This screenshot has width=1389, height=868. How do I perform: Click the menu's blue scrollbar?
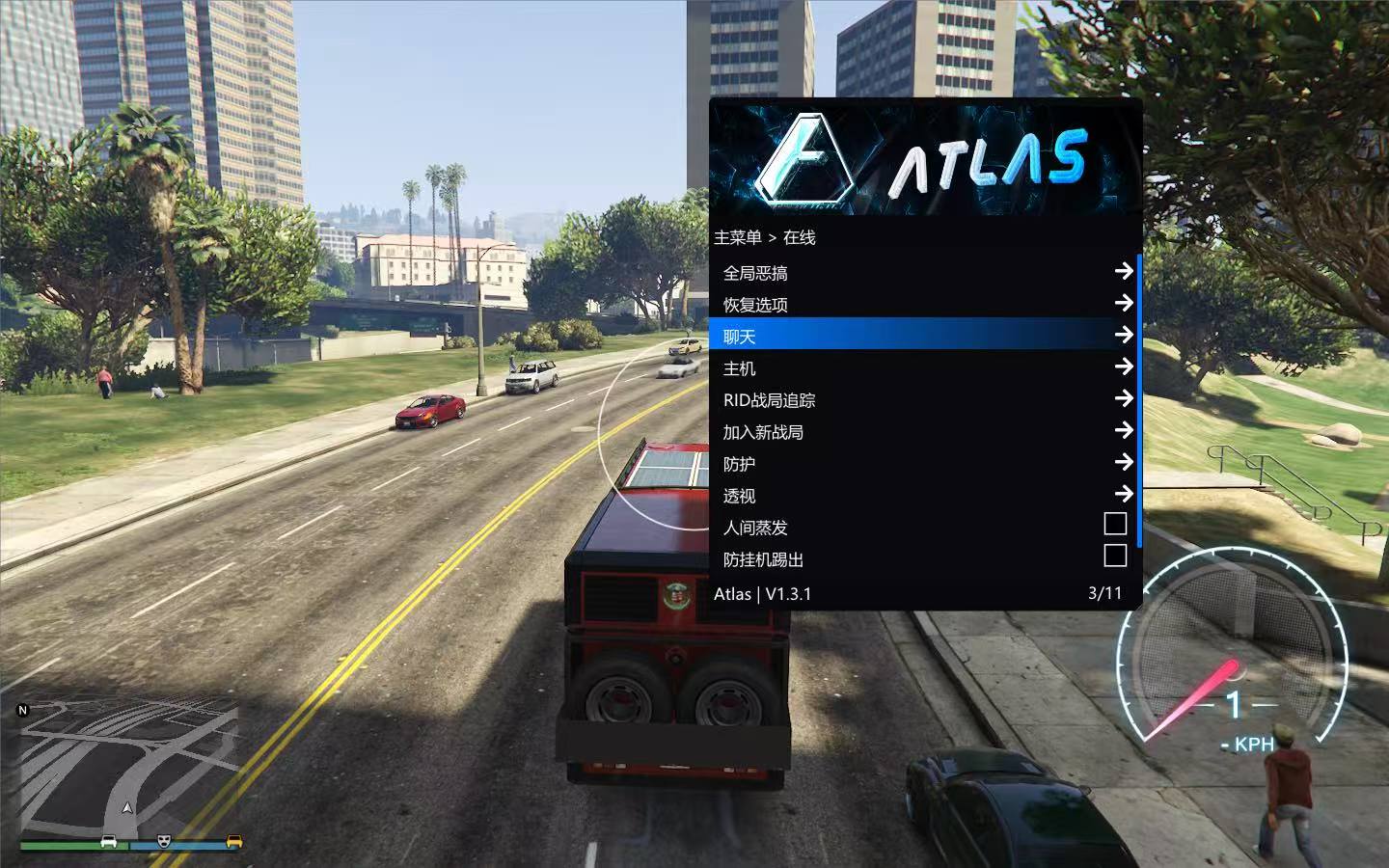(1139, 400)
